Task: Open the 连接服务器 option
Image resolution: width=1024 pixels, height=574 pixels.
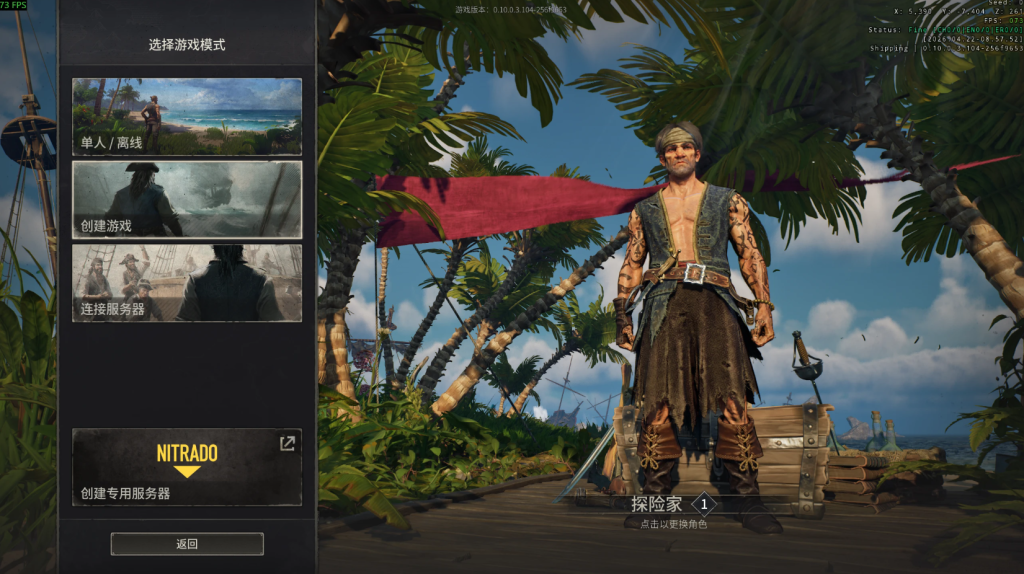Action: click(x=187, y=282)
